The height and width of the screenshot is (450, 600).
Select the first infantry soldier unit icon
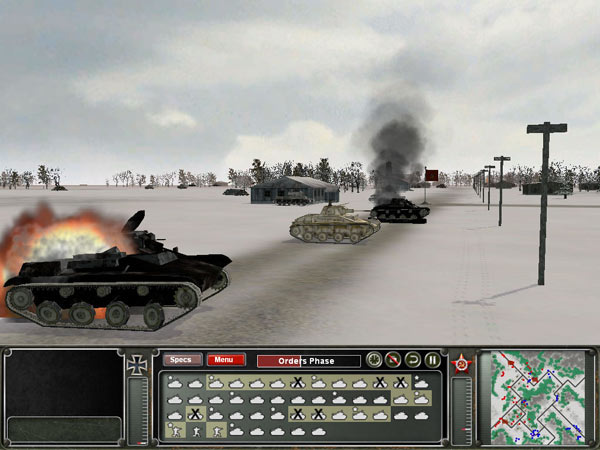175,431
